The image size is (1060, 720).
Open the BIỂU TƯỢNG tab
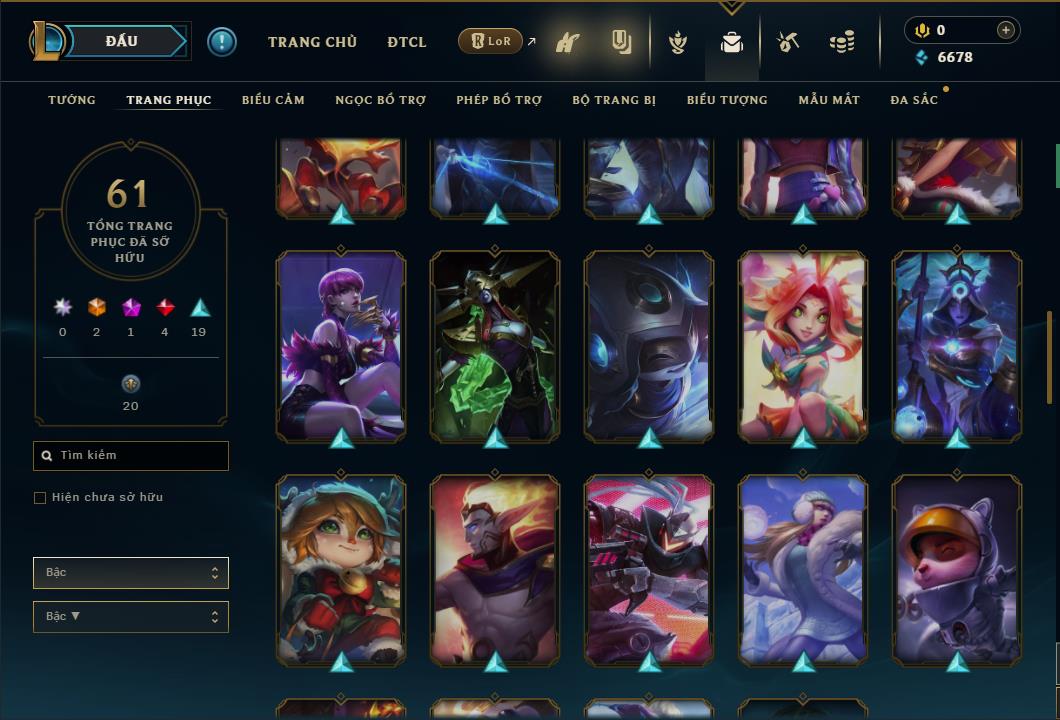727,100
